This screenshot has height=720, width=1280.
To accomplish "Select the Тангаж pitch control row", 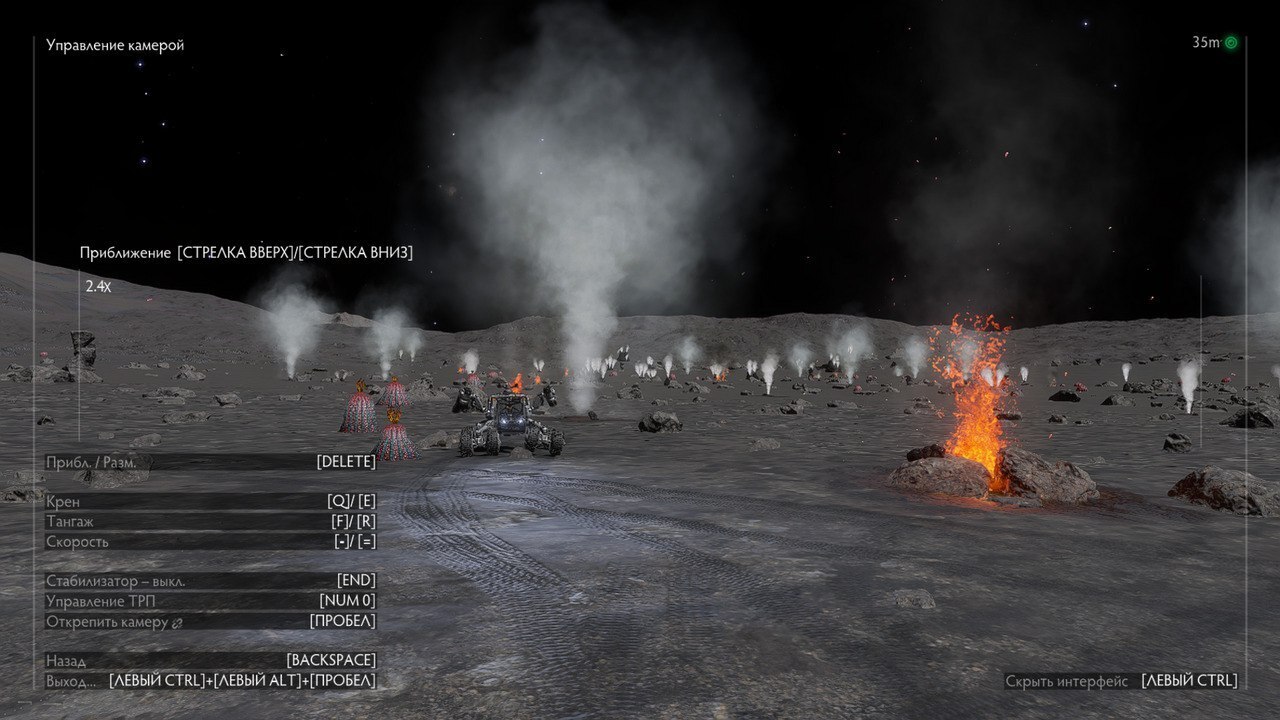I will point(210,521).
